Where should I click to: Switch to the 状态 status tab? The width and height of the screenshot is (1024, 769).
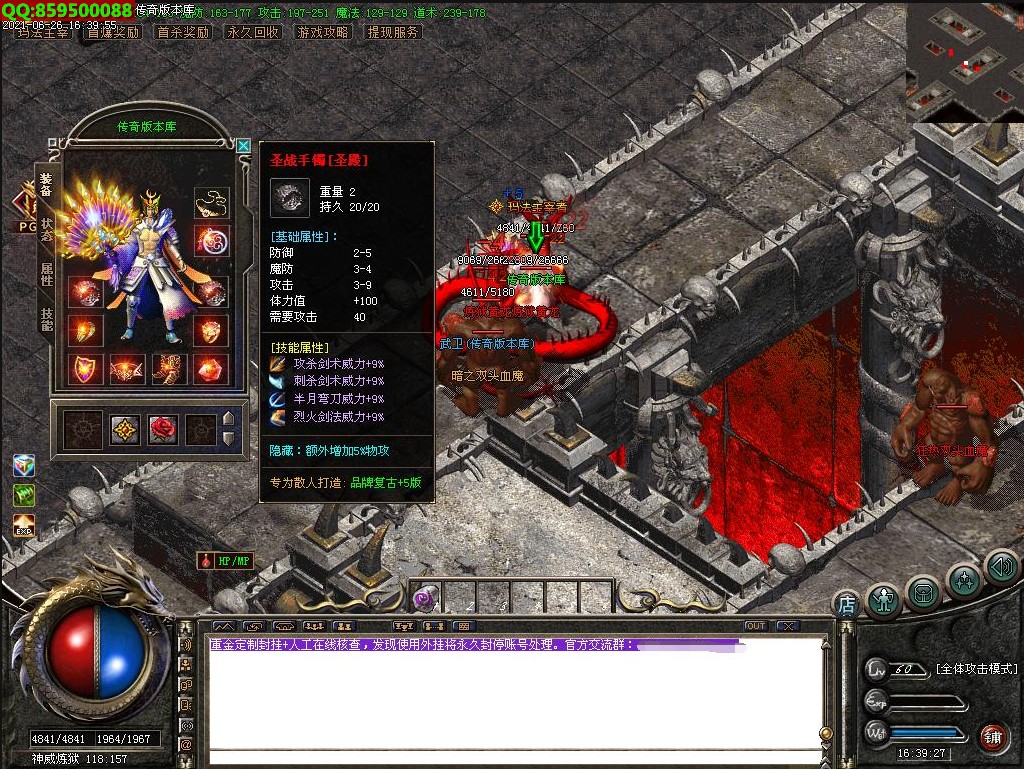click(46, 229)
